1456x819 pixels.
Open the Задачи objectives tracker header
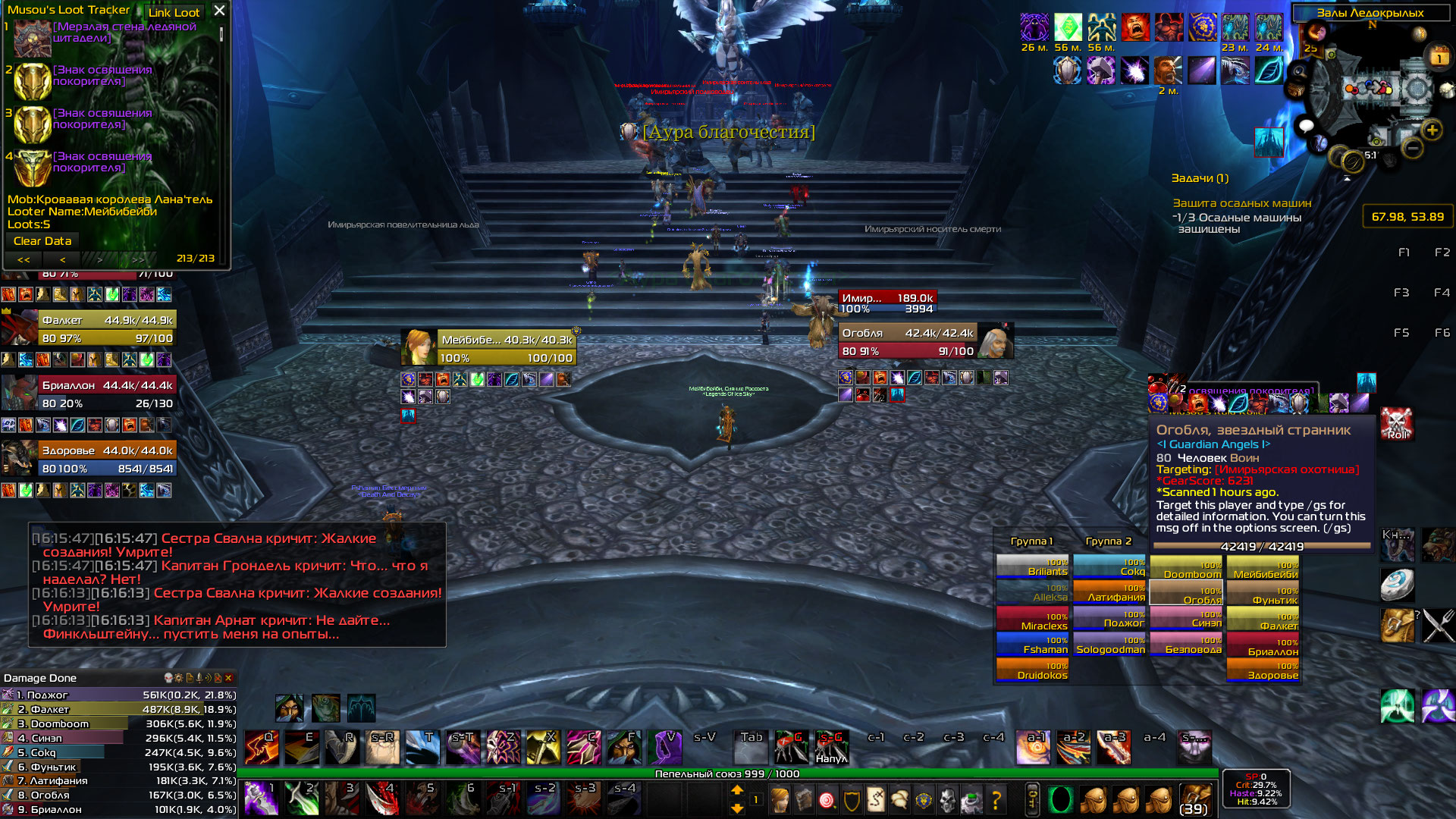1200,178
